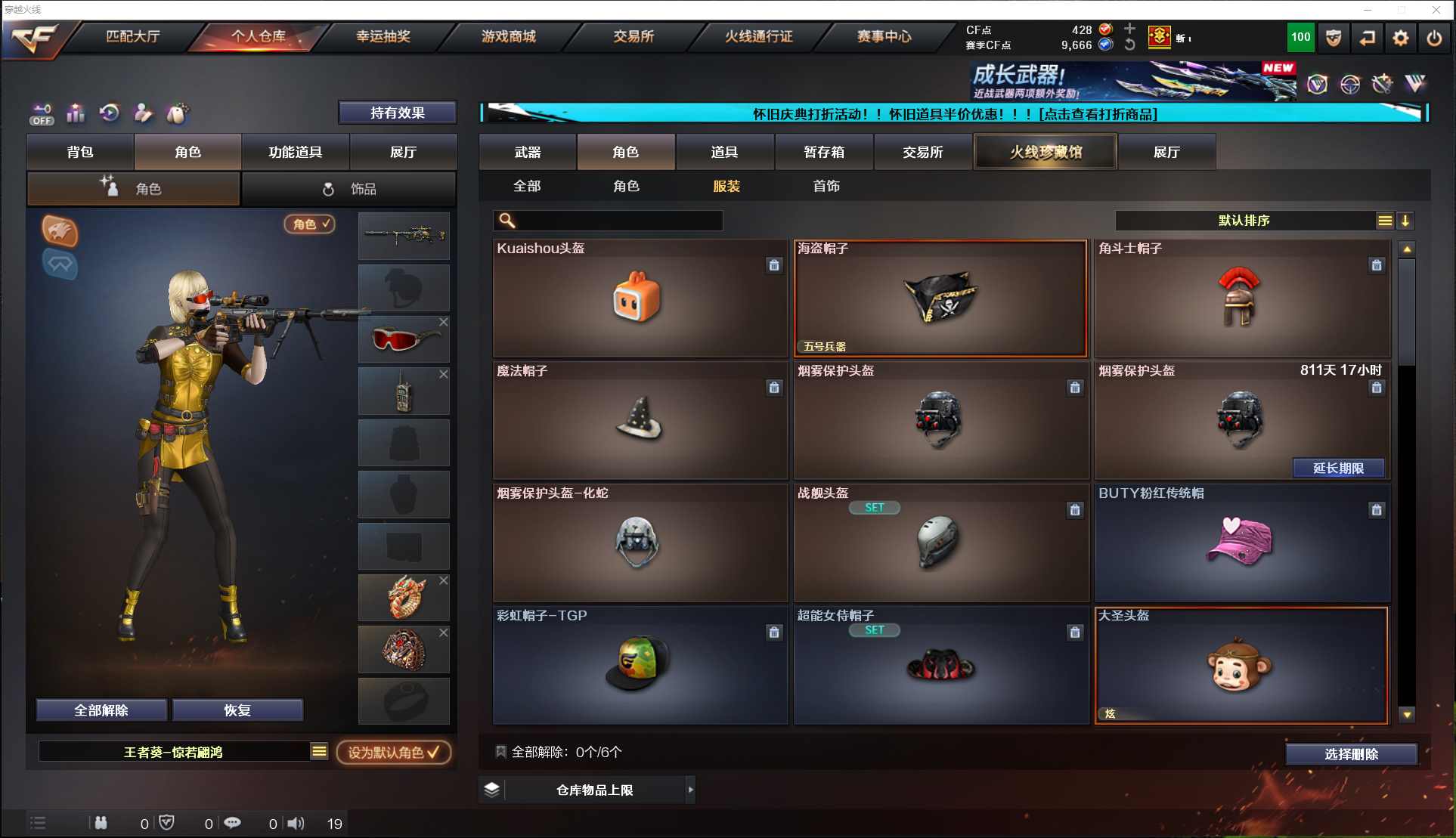
Task: Go to the 游戏商城 shop
Action: coord(508,36)
